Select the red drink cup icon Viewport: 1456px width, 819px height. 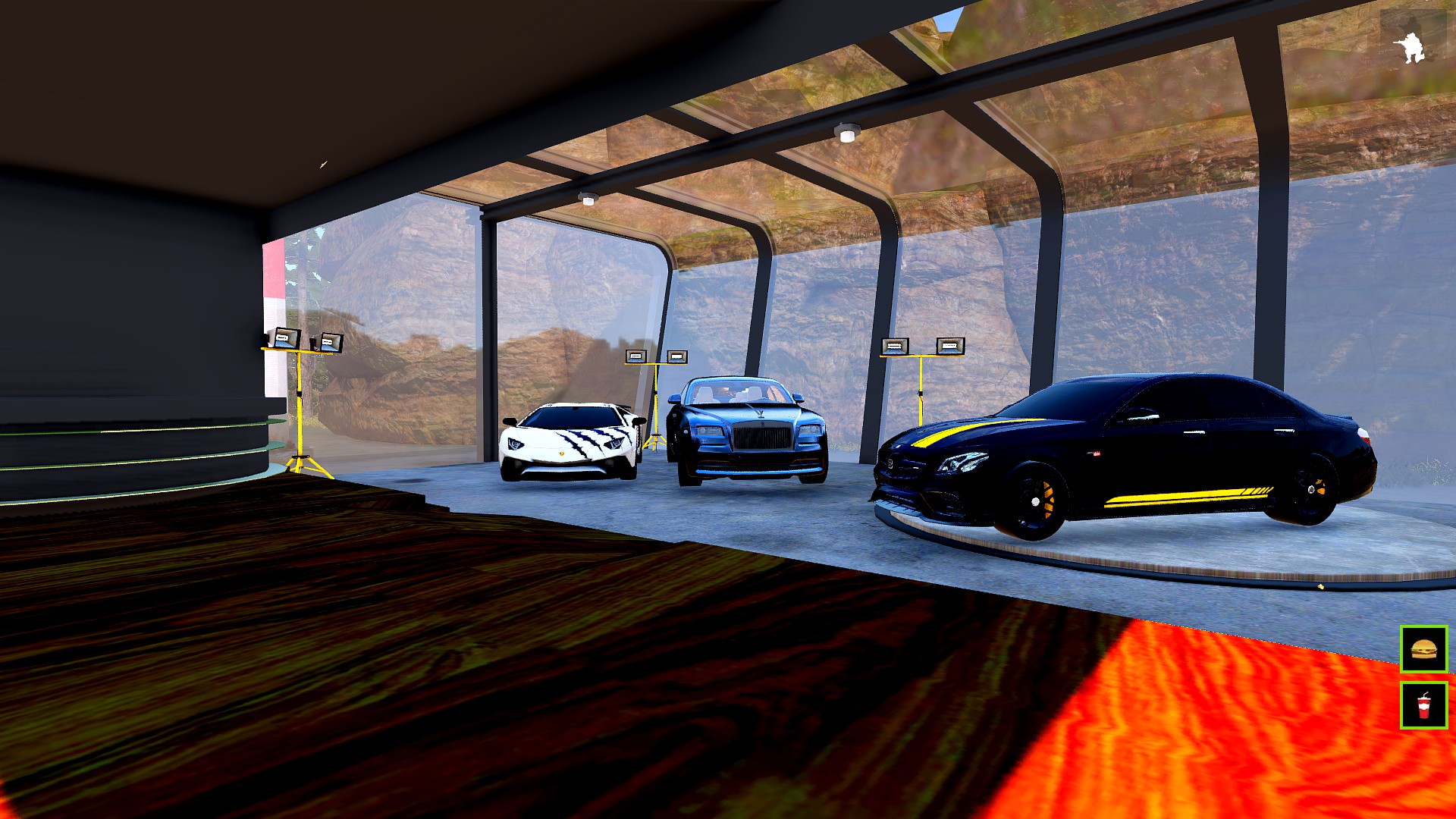tap(1423, 705)
